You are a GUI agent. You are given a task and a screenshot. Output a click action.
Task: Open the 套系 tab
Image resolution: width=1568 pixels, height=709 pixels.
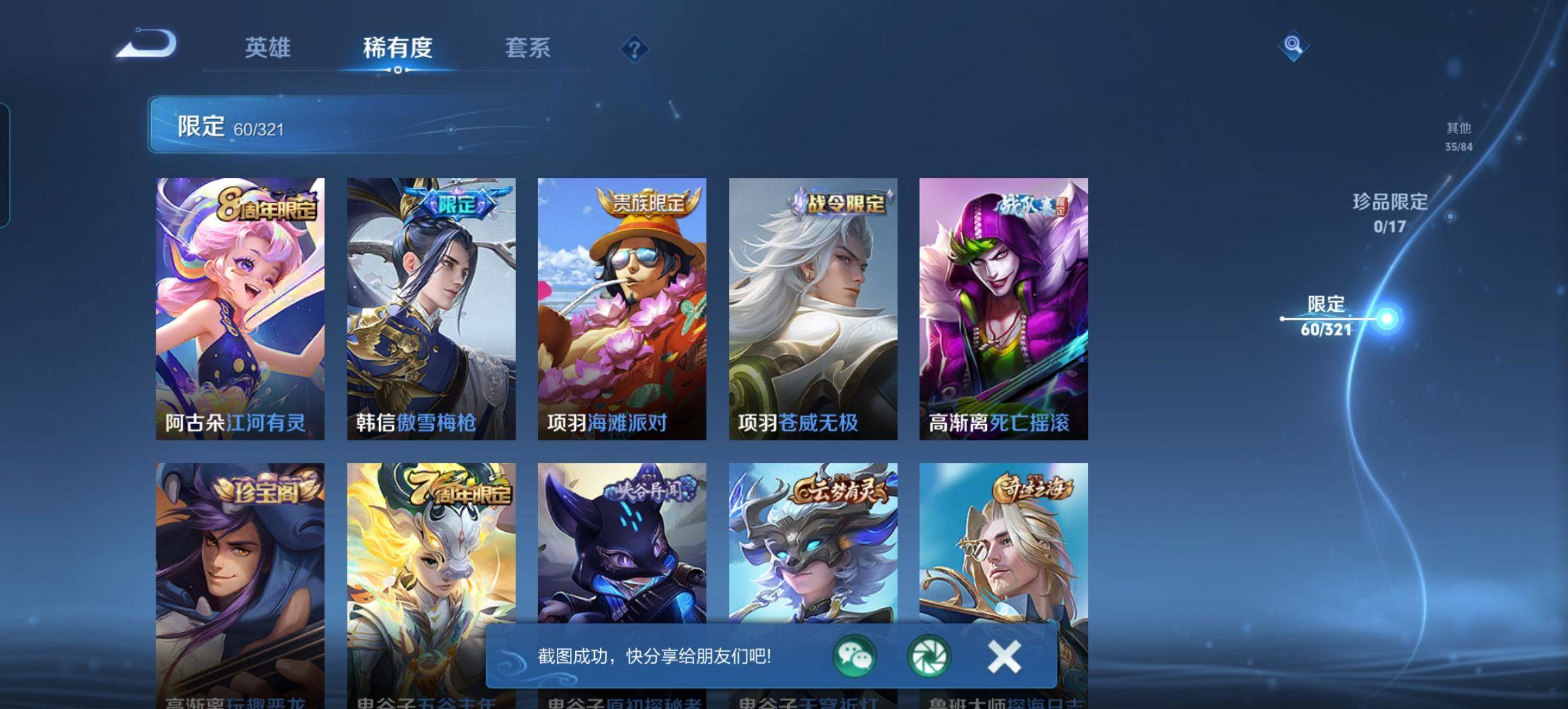click(x=527, y=48)
